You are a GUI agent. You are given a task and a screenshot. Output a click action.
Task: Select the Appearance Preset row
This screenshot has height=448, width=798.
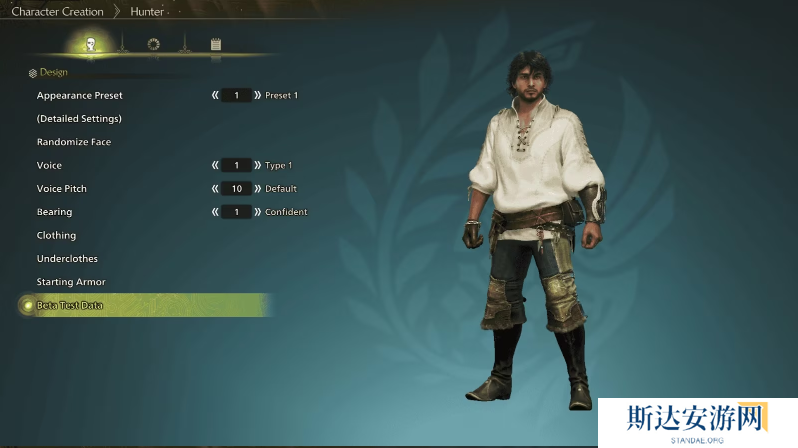pyautogui.click(x=80, y=95)
